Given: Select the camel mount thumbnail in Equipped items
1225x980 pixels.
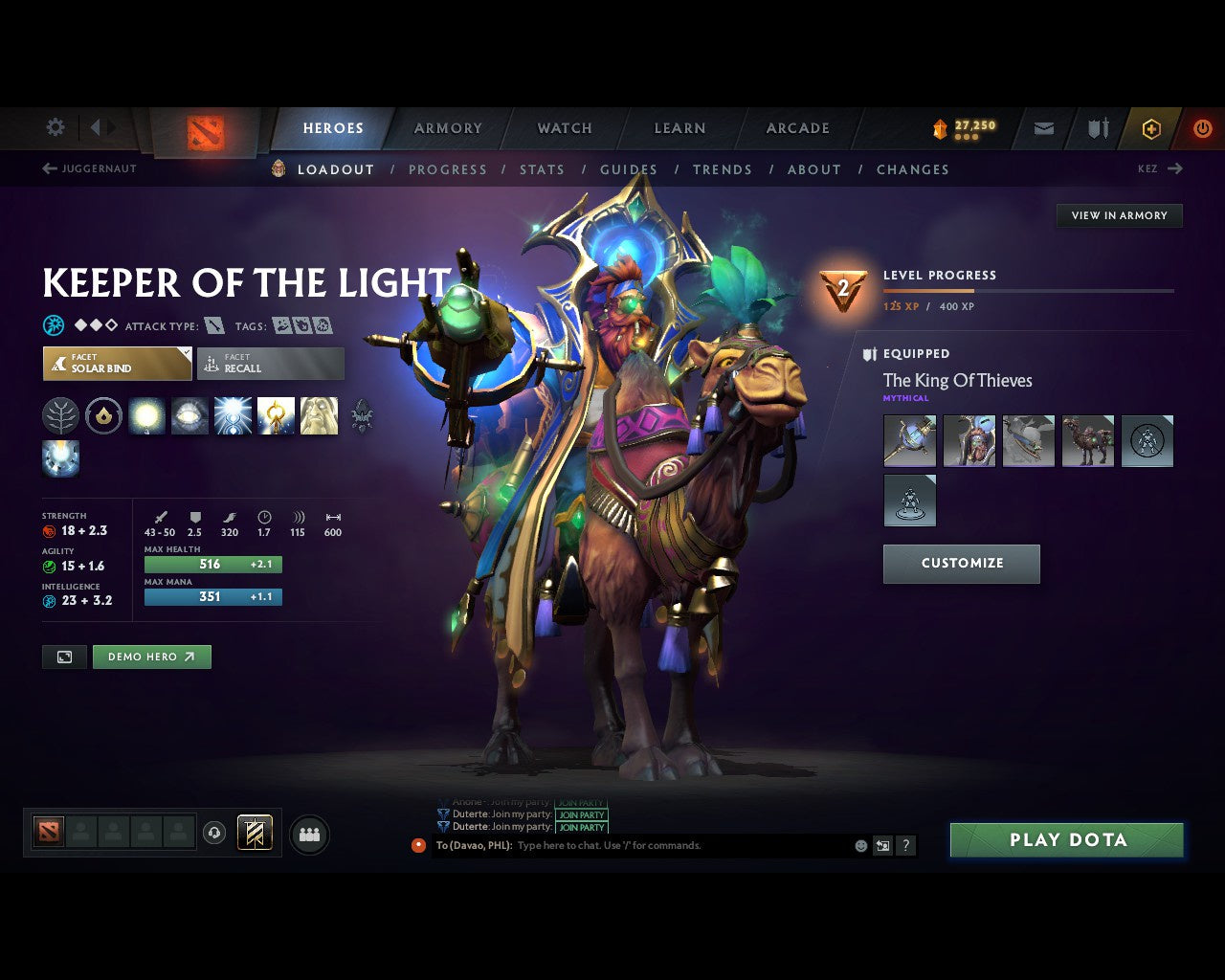Looking at the screenshot, I should click(1088, 440).
